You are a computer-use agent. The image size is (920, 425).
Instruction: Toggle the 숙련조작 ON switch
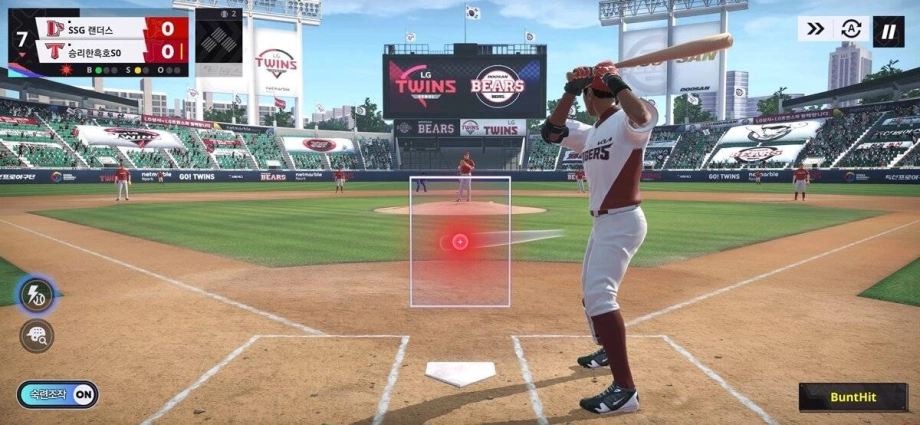point(58,395)
